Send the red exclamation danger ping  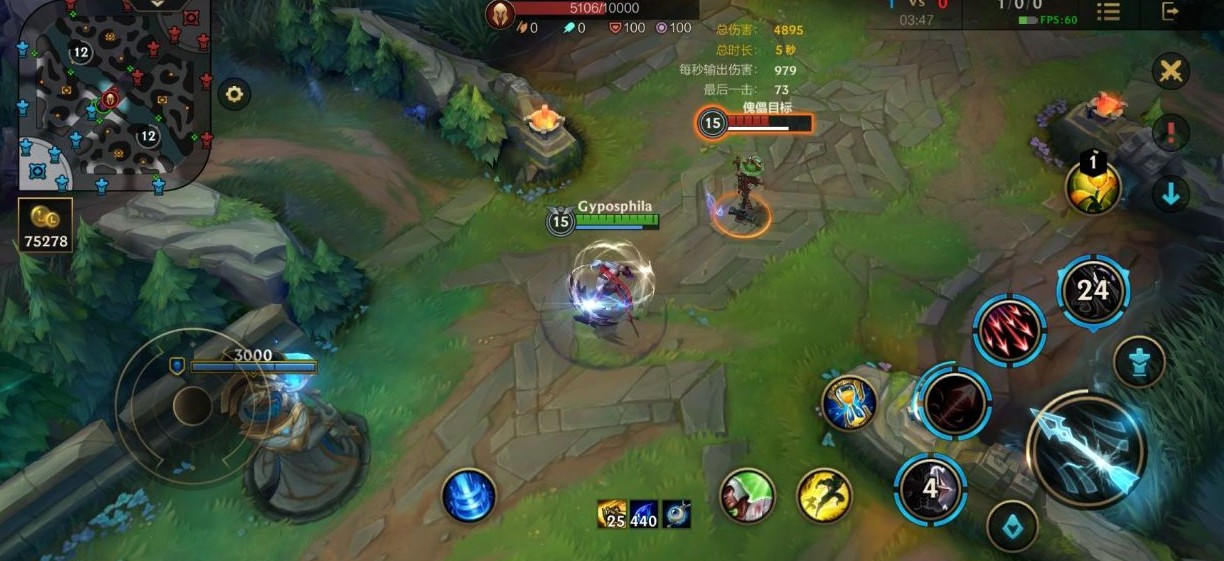click(1170, 132)
